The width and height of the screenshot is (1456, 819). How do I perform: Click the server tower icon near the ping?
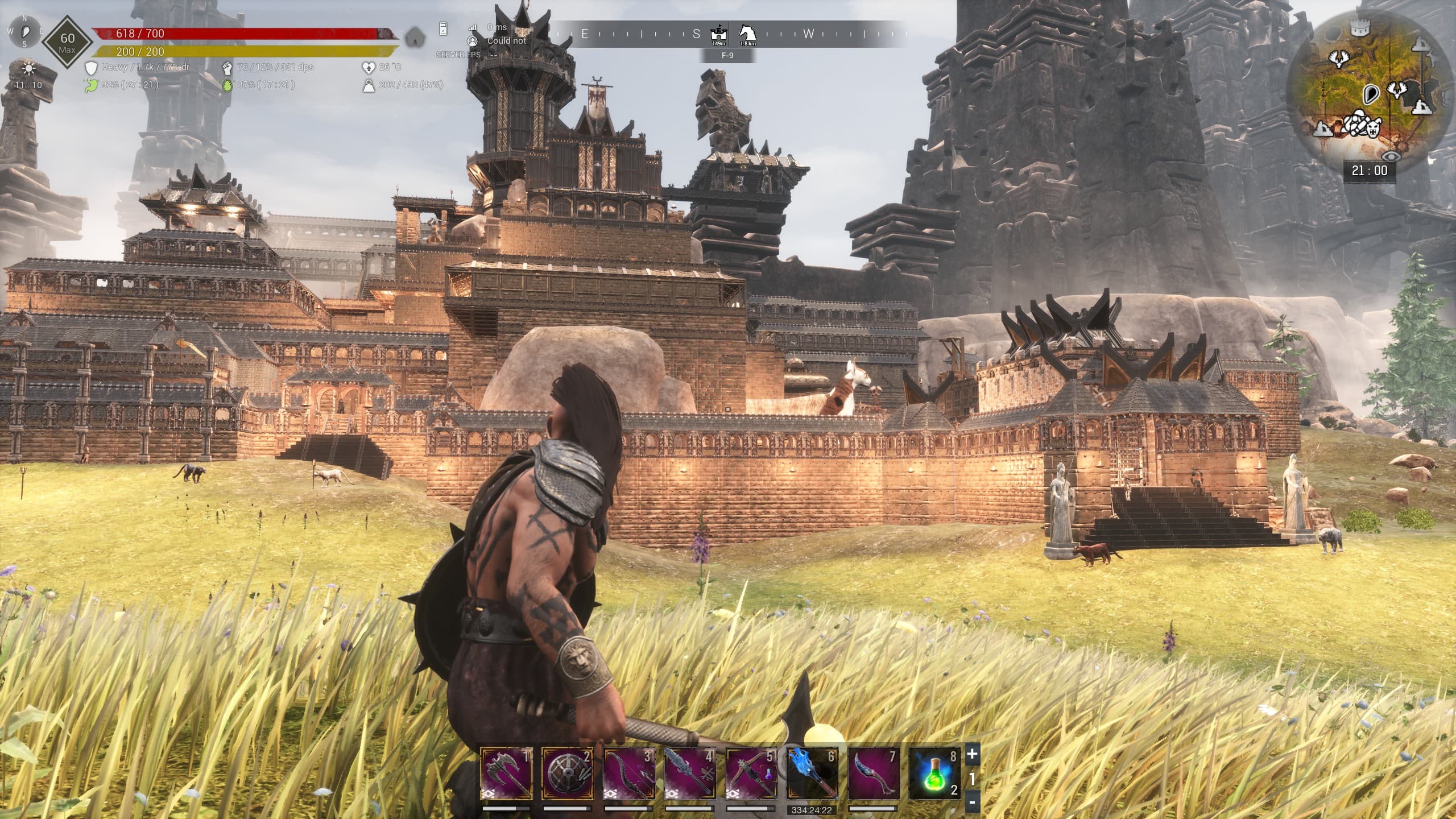444,28
